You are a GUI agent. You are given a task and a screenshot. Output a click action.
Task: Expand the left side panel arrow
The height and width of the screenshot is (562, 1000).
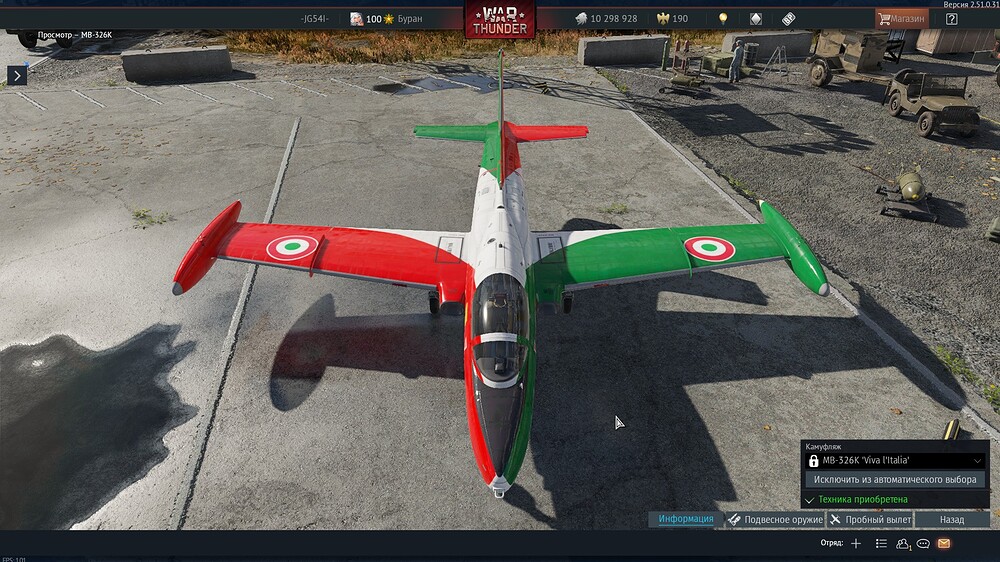point(16,75)
